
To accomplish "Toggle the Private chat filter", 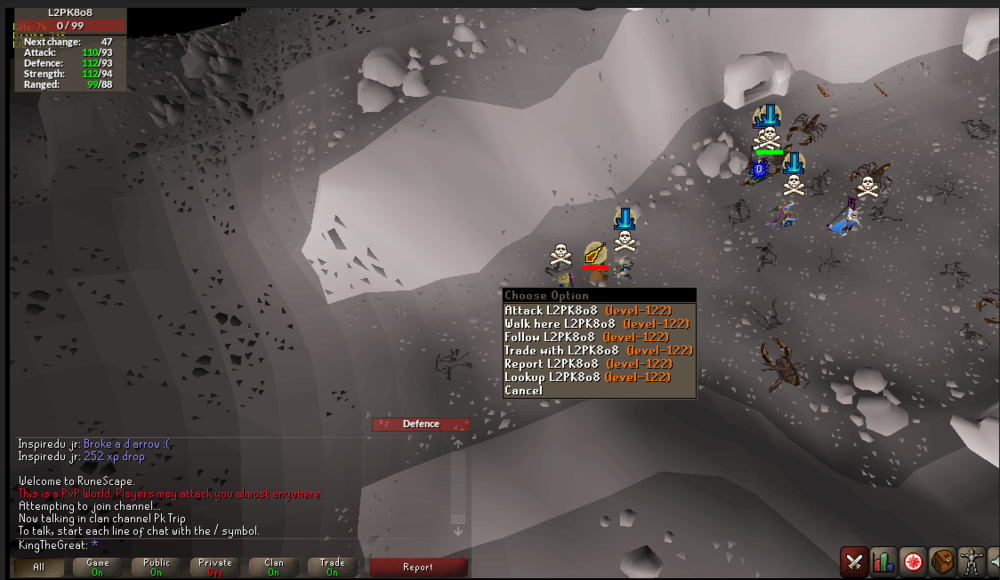I will point(215,567).
